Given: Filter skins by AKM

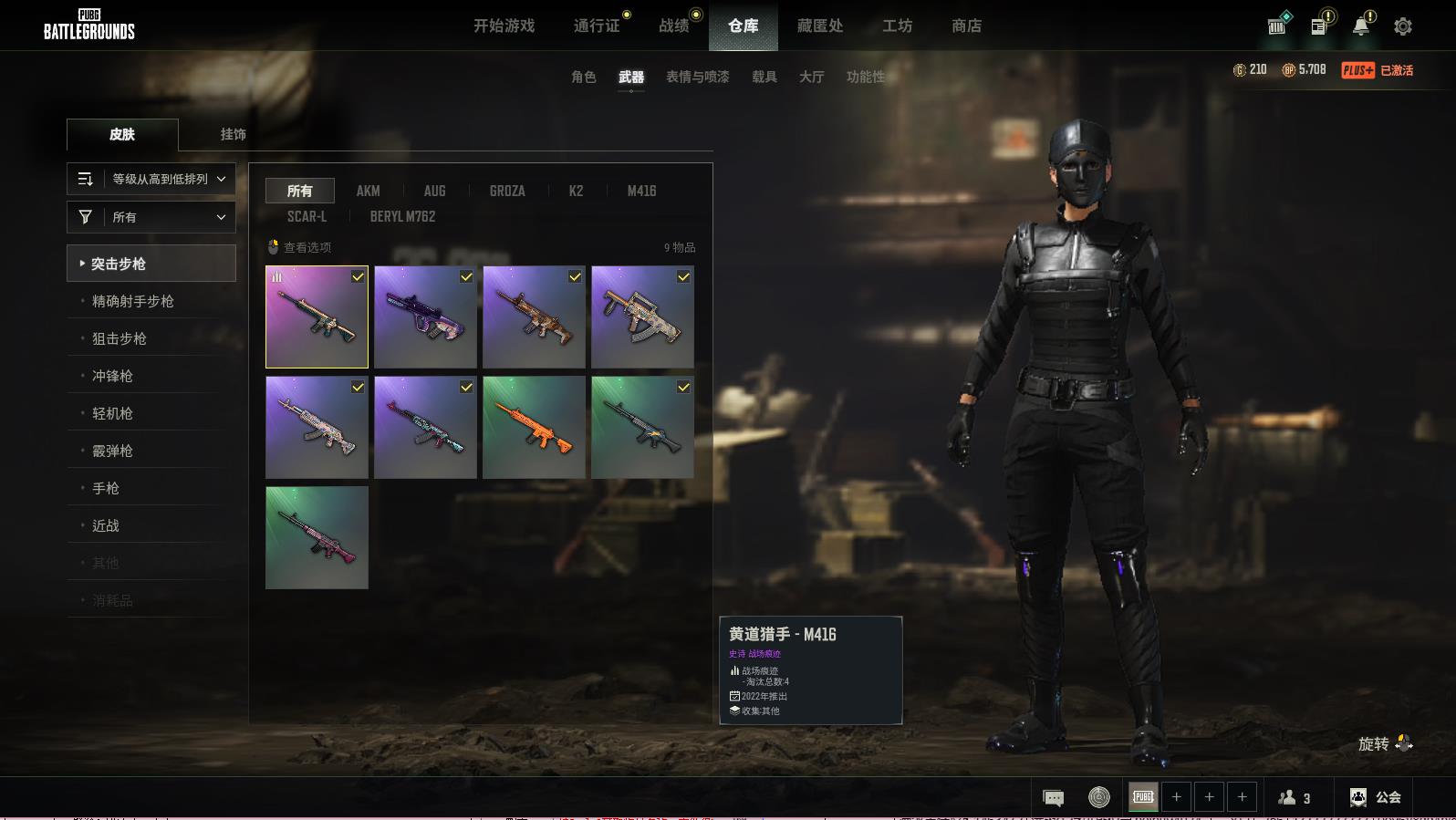Looking at the screenshot, I should coord(368,191).
